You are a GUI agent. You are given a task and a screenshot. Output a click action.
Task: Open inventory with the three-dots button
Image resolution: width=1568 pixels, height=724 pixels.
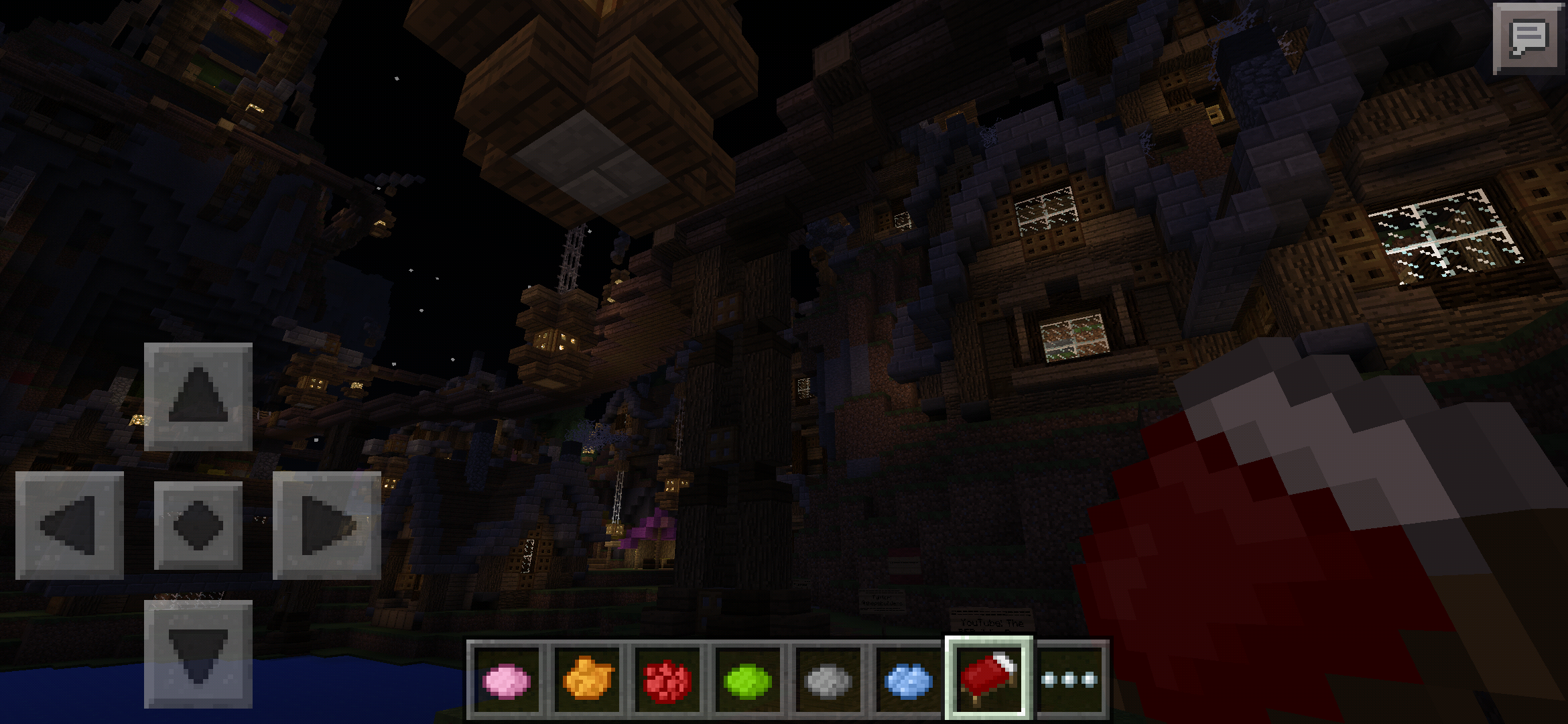(x=1069, y=680)
